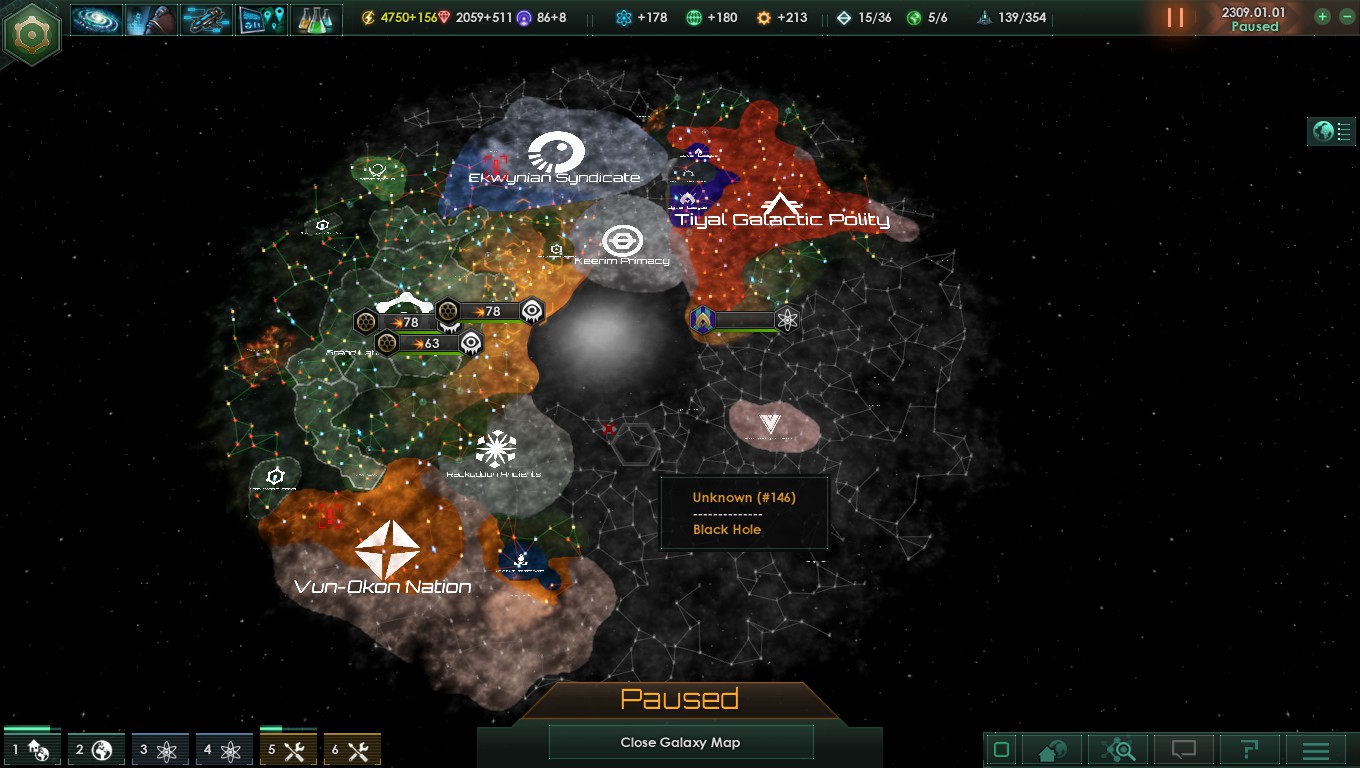Open the galaxy map search magnifier button
Viewport: 1360px width, 768px height.
(x=1119, y=750)
